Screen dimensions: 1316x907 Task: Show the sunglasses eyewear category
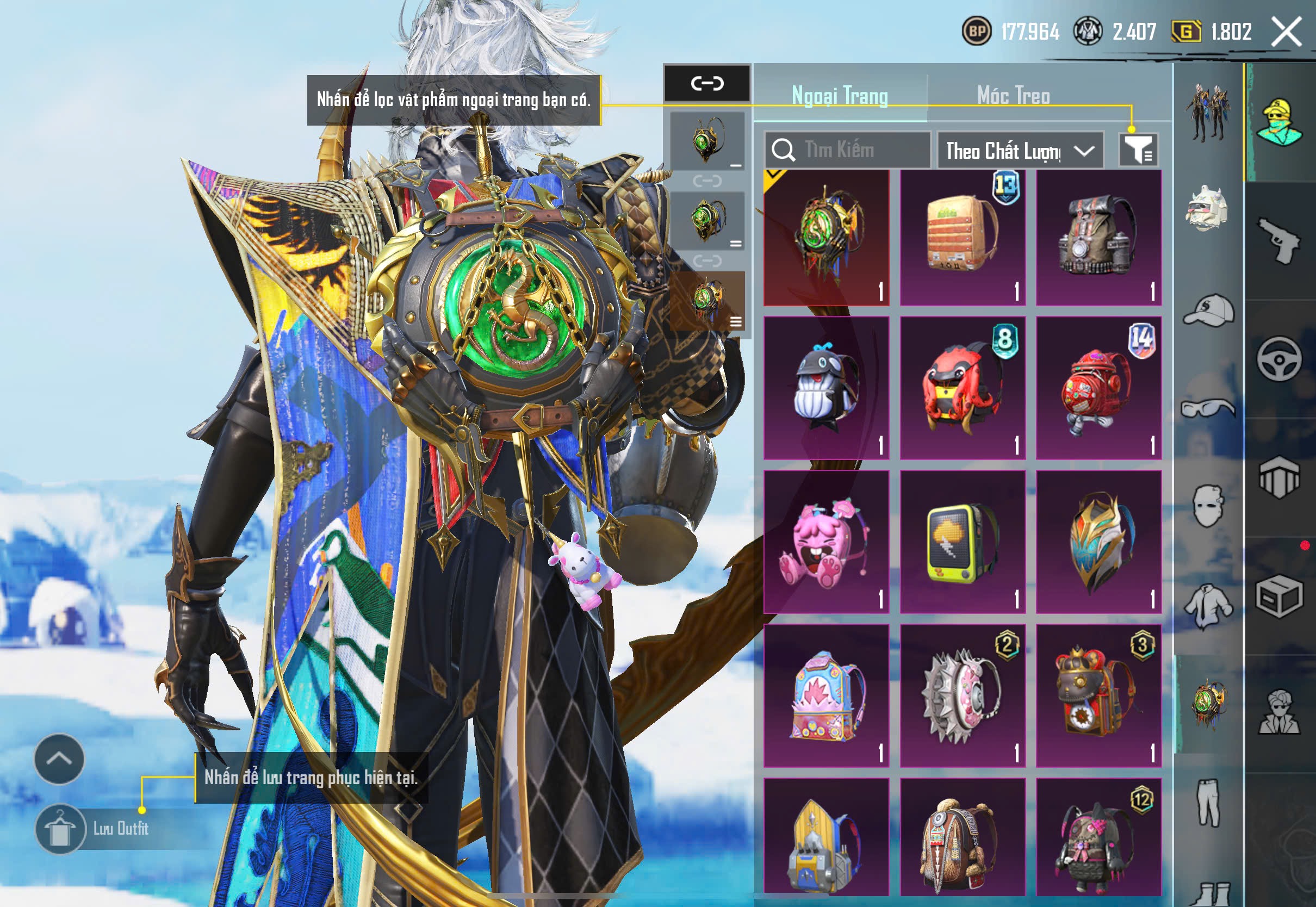[x=1209, y=408]
